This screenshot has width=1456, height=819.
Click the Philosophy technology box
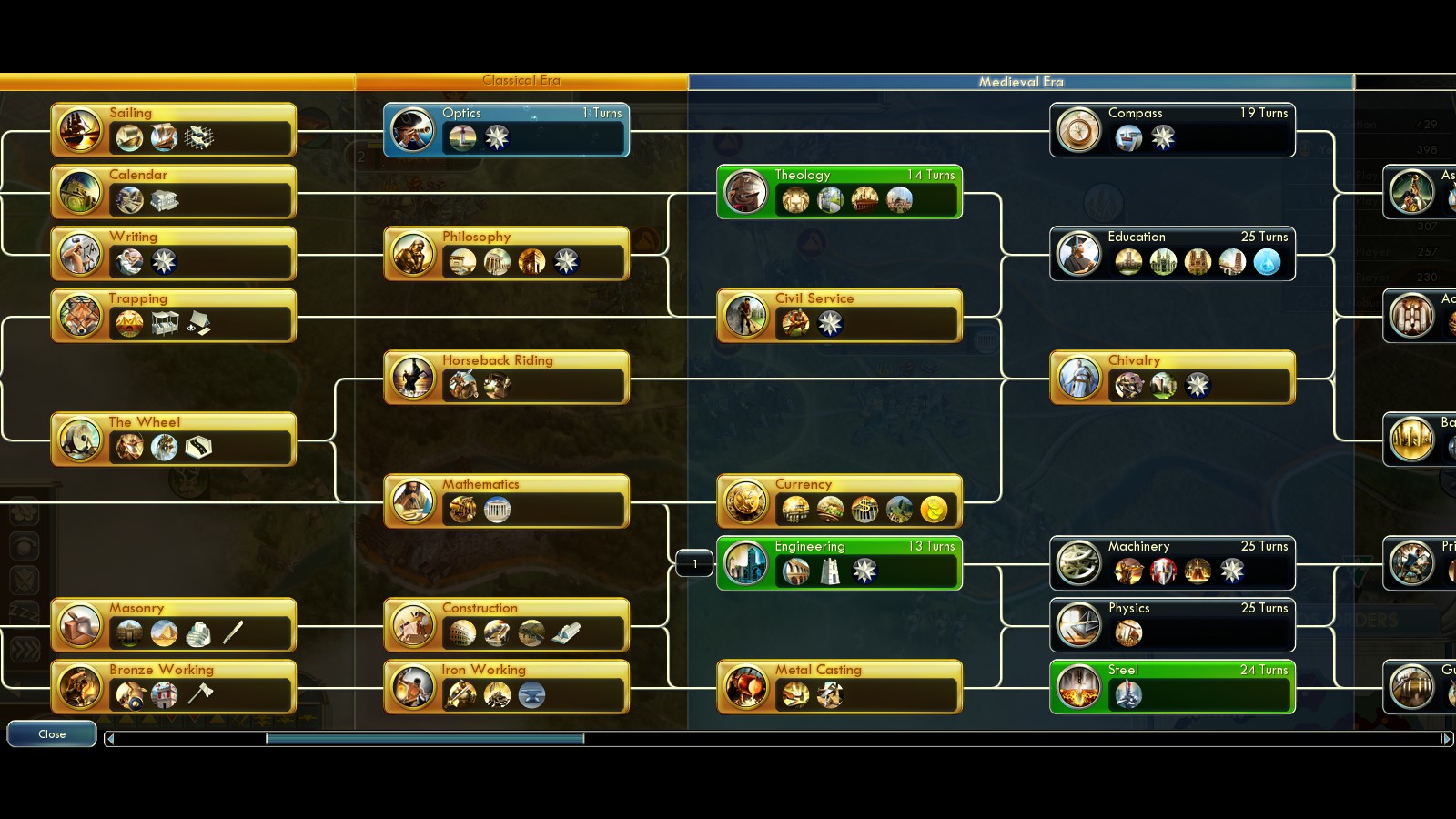click(506, 254)
